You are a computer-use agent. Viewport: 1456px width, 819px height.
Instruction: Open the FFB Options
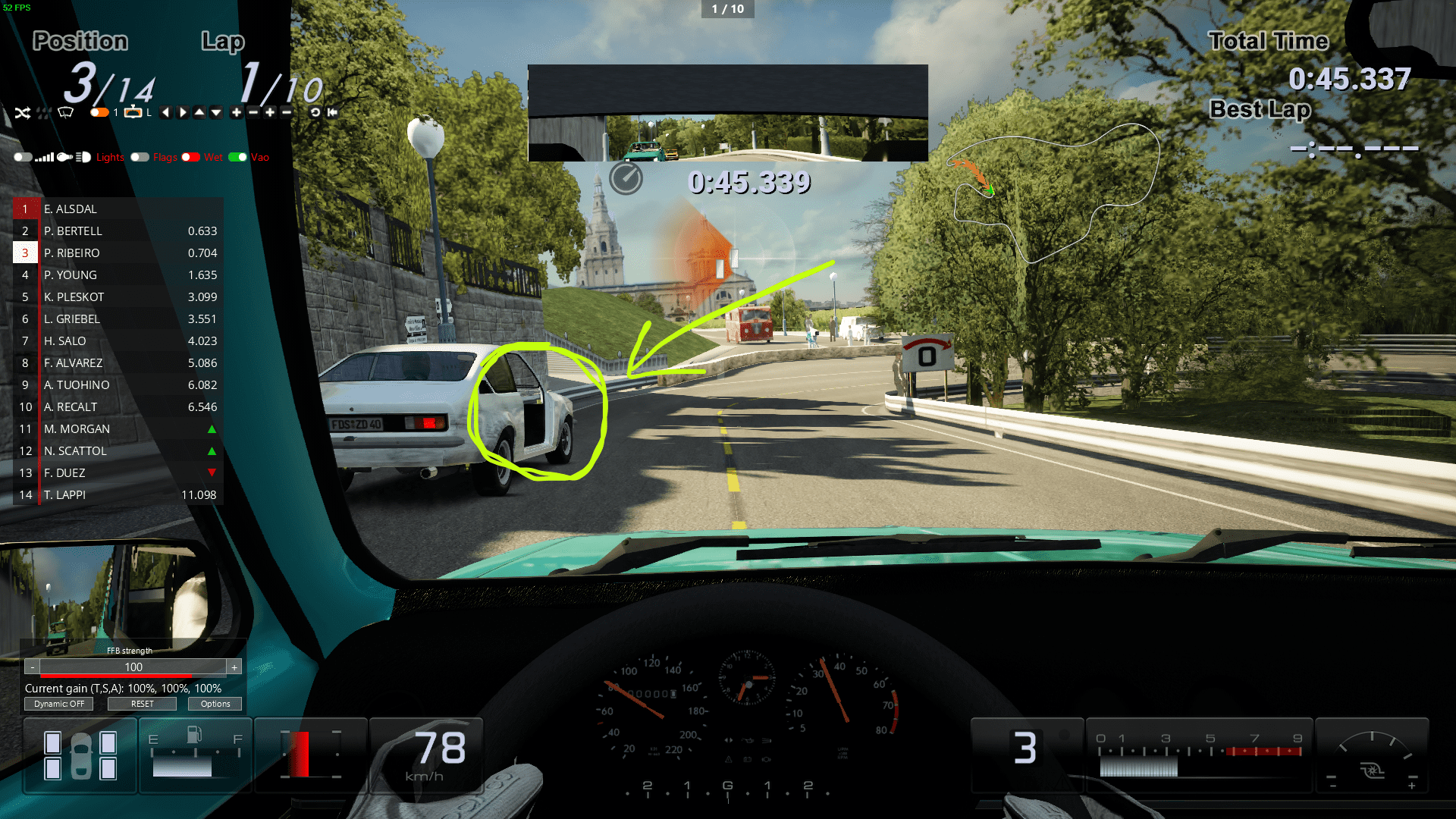coord(215,704)
